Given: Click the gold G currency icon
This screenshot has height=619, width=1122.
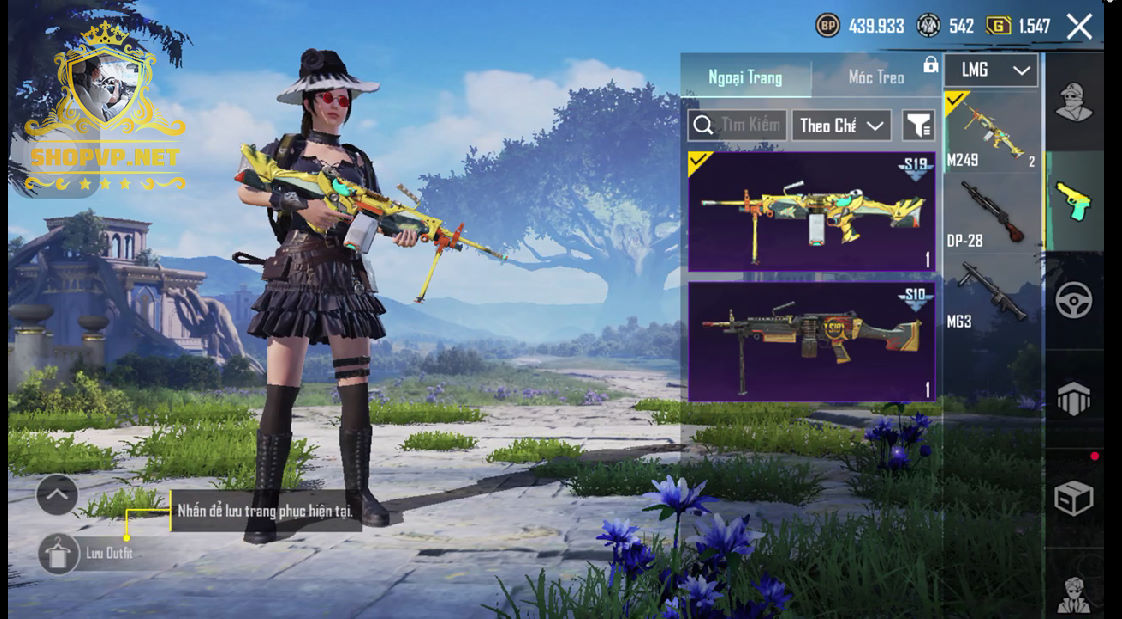Looking at the screenshot, I should coord(998,26).
